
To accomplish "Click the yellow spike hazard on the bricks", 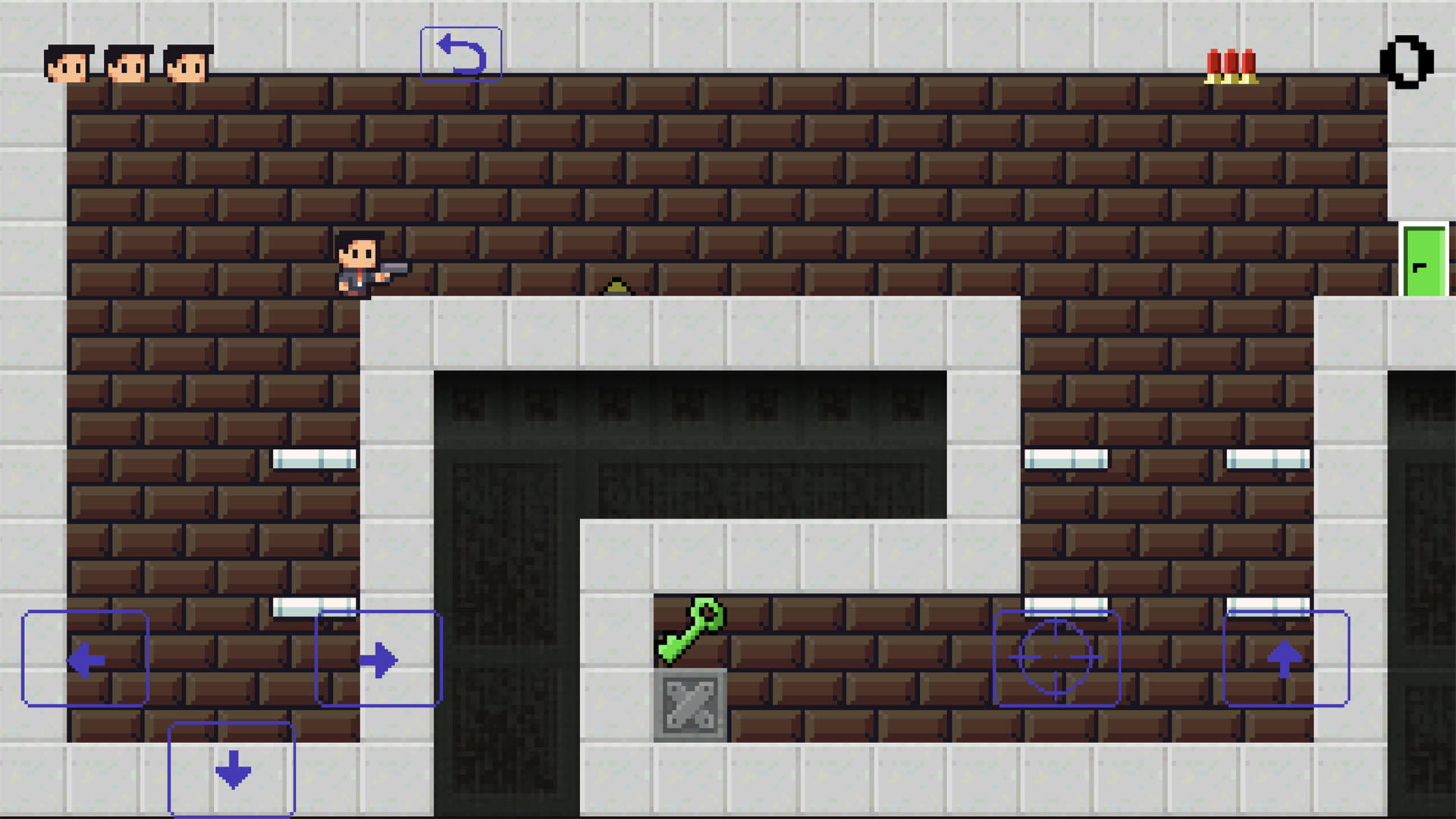I will (x=616, y=287).
